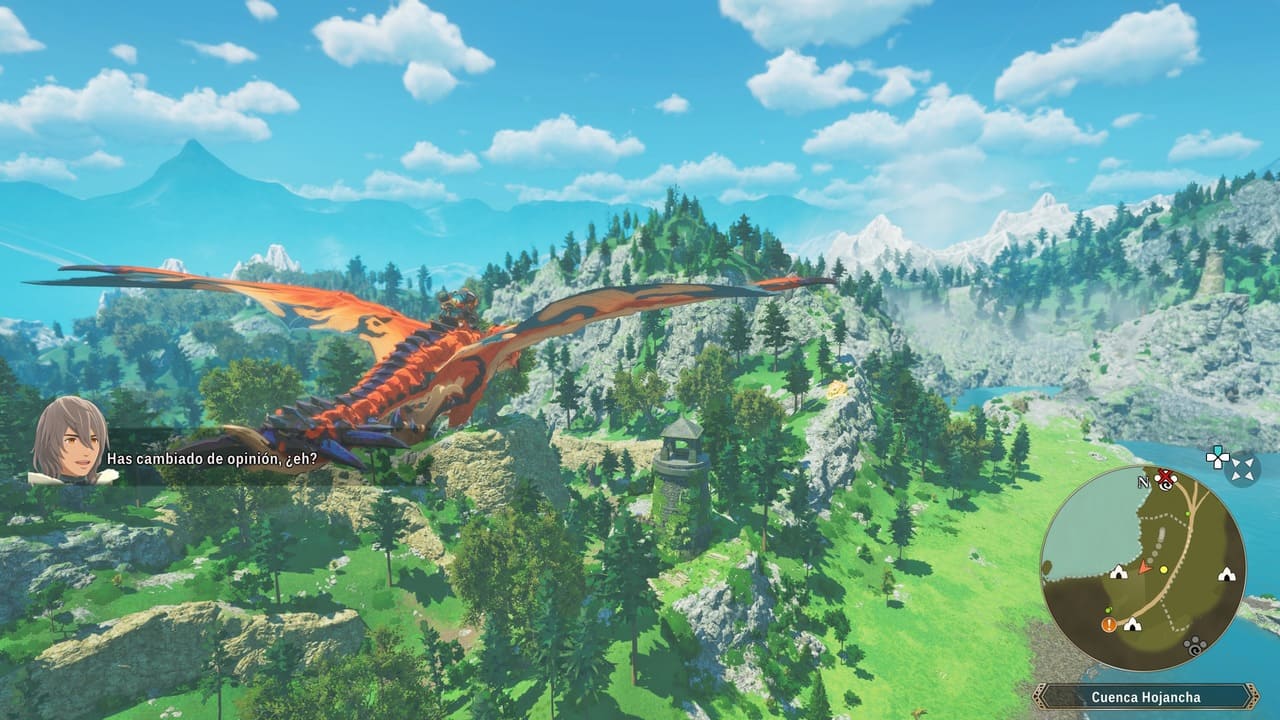Screen dimensions: 1280x720
Task: Expand the map with the four-arrow icon
Action: pos(1242,467)
